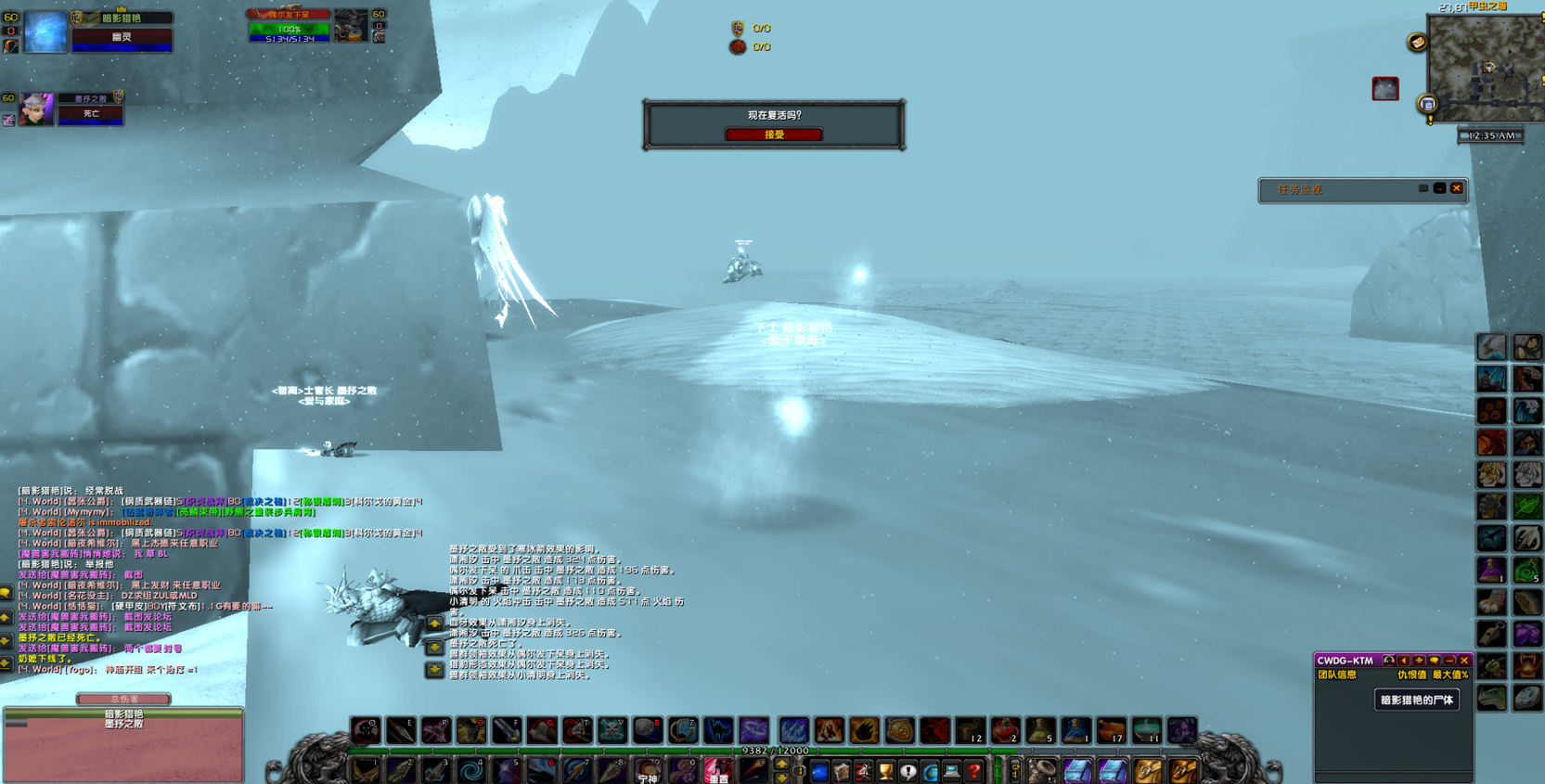1545x784 pixels.
Task: Open the gold trophy micro menu button
Action: click(x=885, y=771)
